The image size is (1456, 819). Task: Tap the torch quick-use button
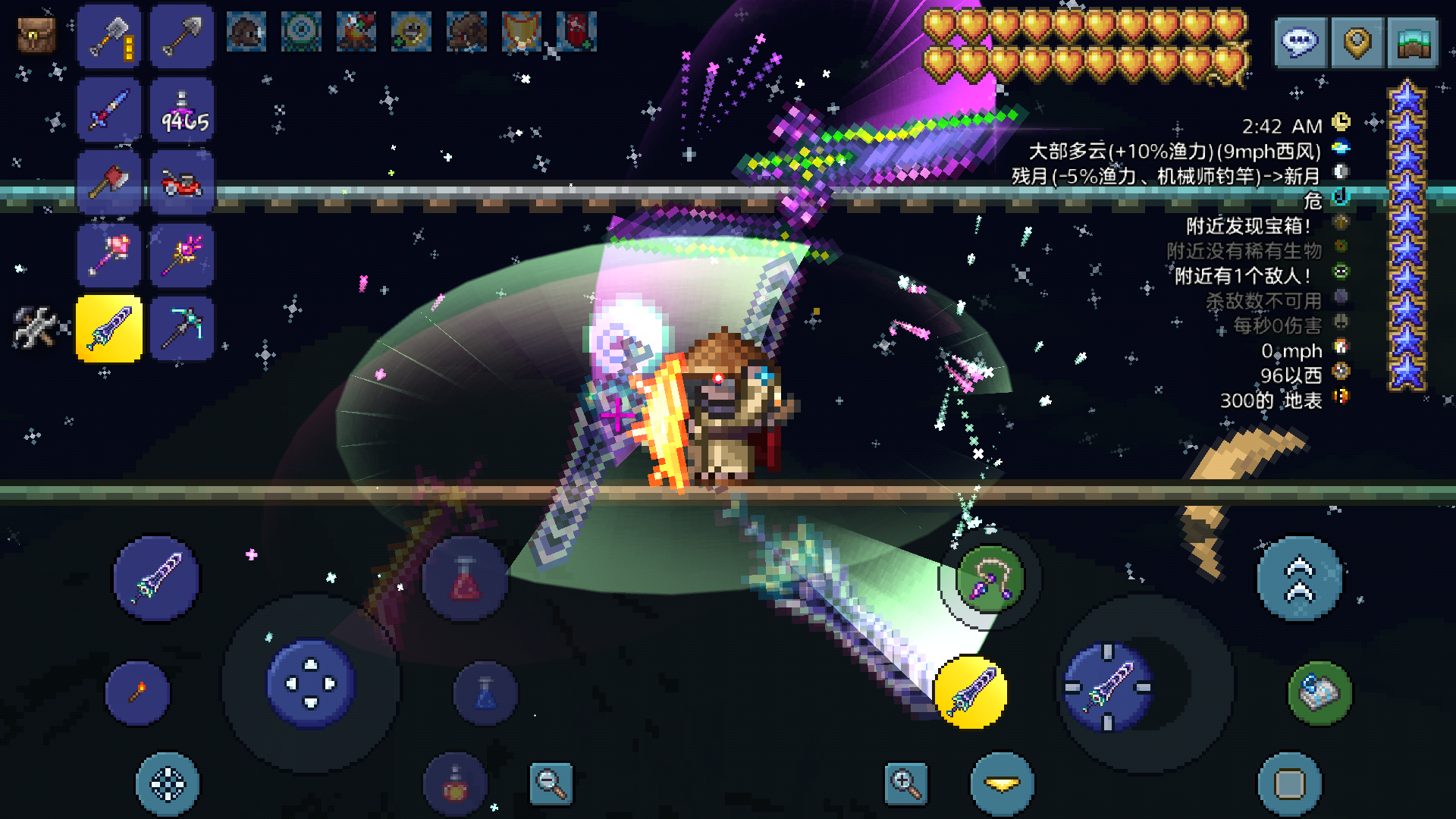click(x=138, y=693)
